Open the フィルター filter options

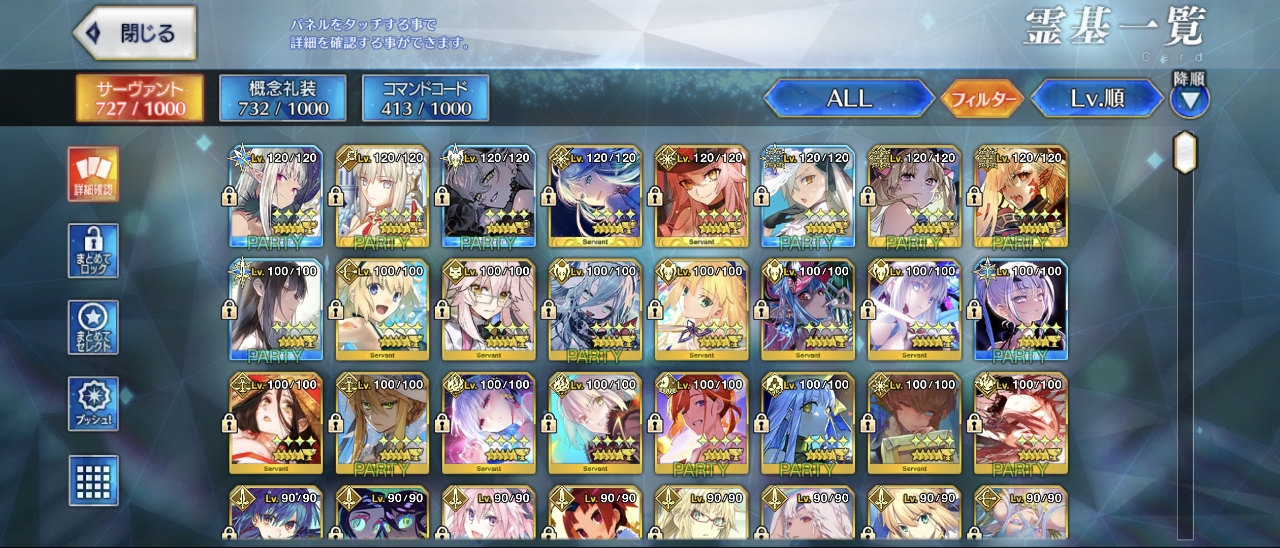coord(982,99)
